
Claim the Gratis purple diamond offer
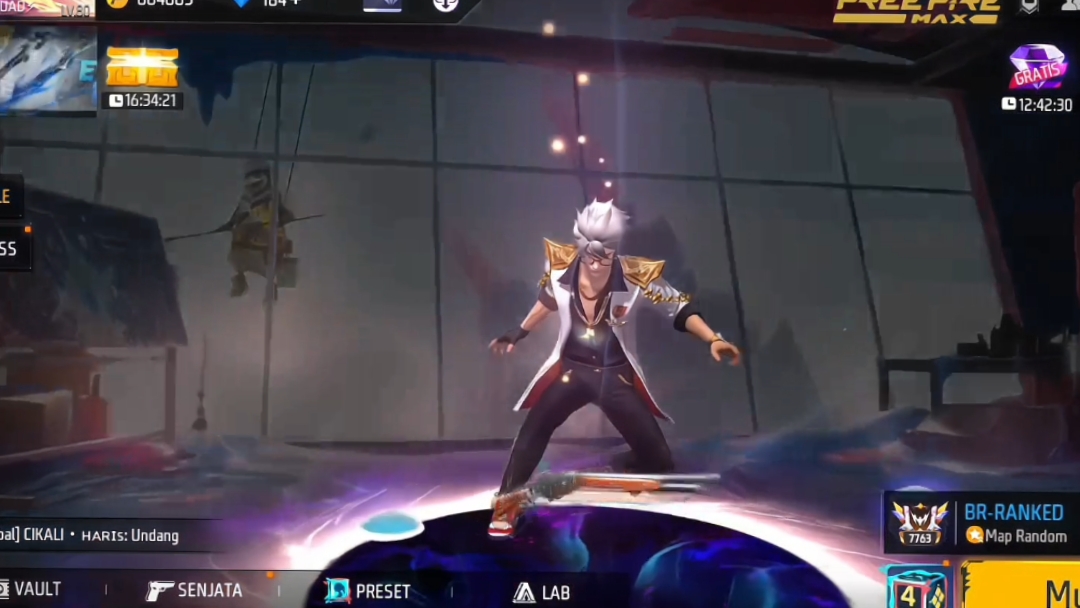1037,68
